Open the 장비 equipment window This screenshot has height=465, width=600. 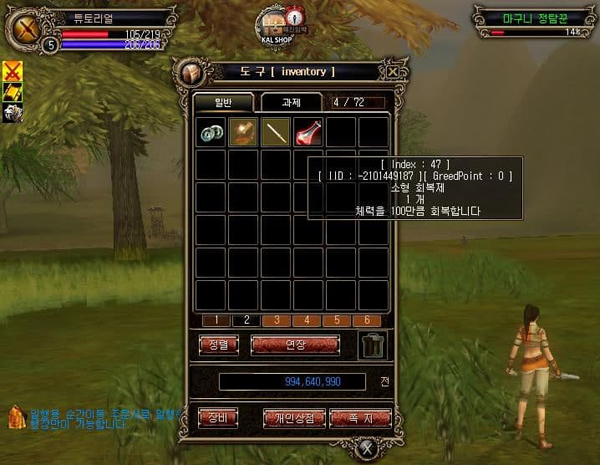pyautogui.click(x=219, y=417)
